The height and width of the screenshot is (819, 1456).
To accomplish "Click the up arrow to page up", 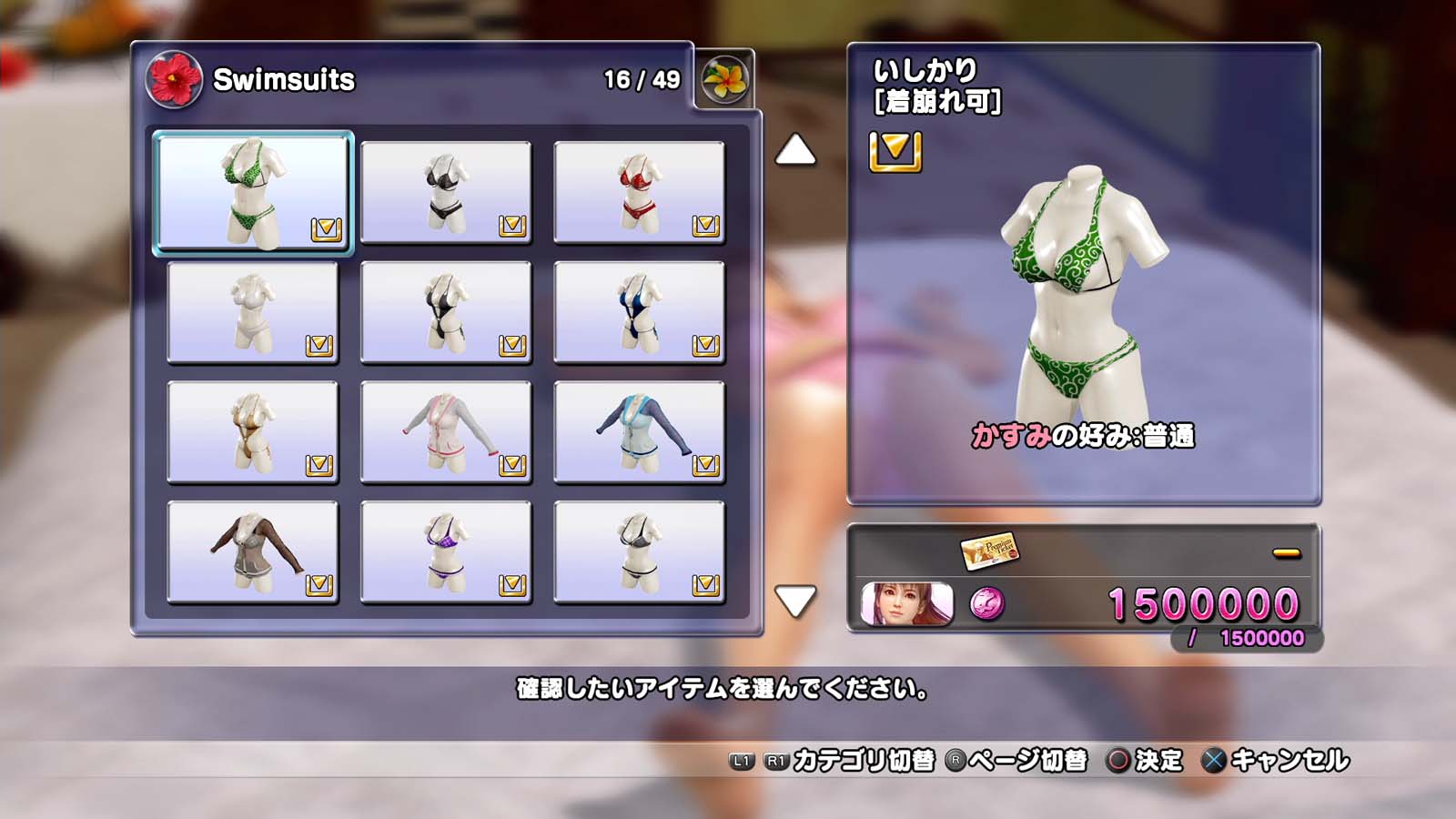I will [795, 150].
